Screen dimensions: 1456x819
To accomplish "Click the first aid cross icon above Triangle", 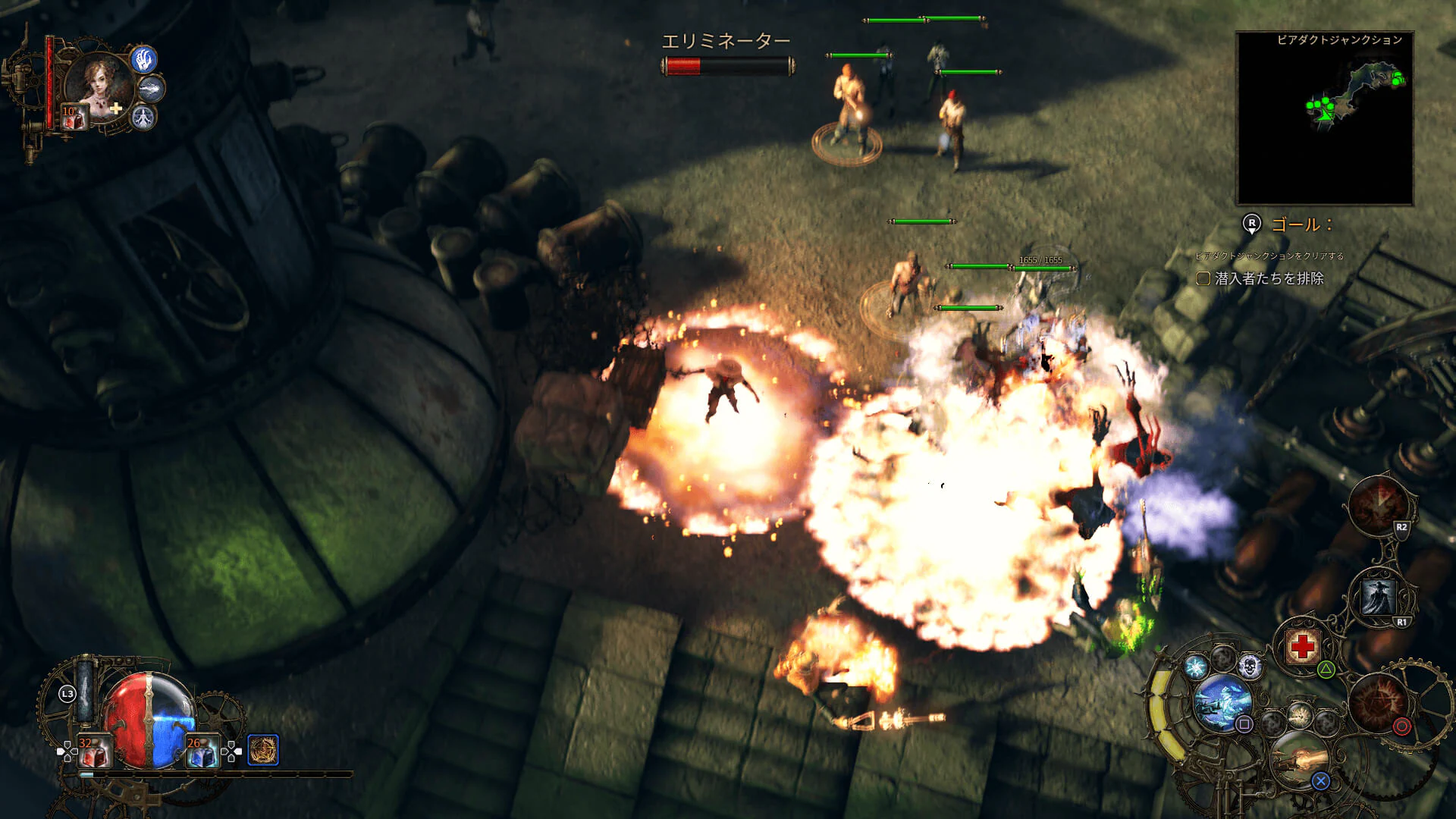I will 1301,645.
